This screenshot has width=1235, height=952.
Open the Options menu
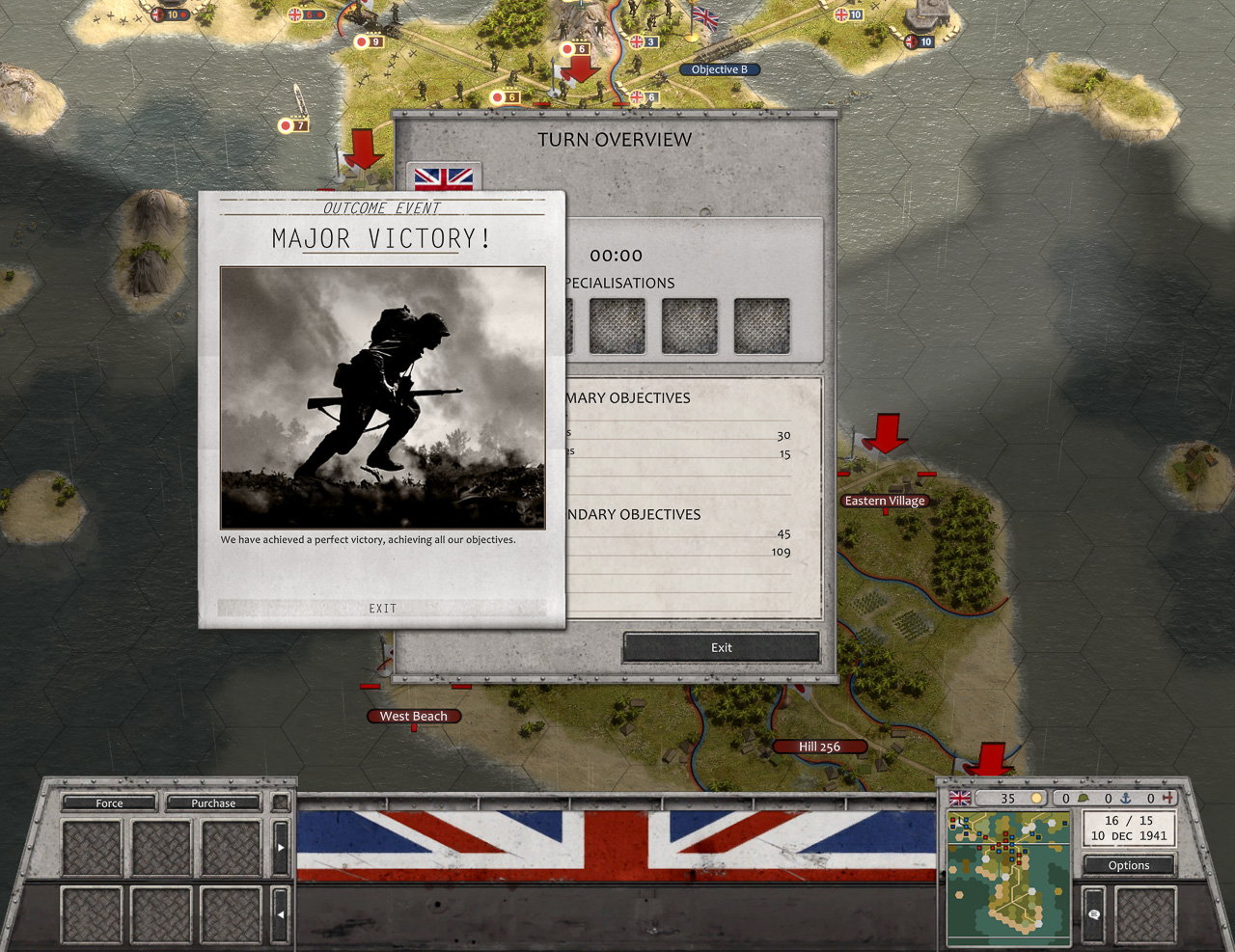1128,865
